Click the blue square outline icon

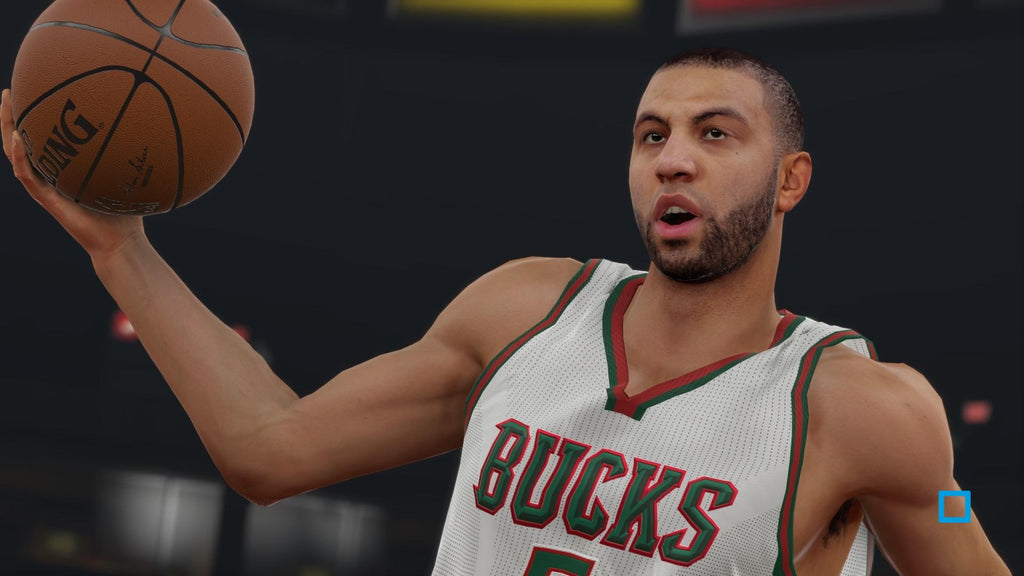pos(954,506)
